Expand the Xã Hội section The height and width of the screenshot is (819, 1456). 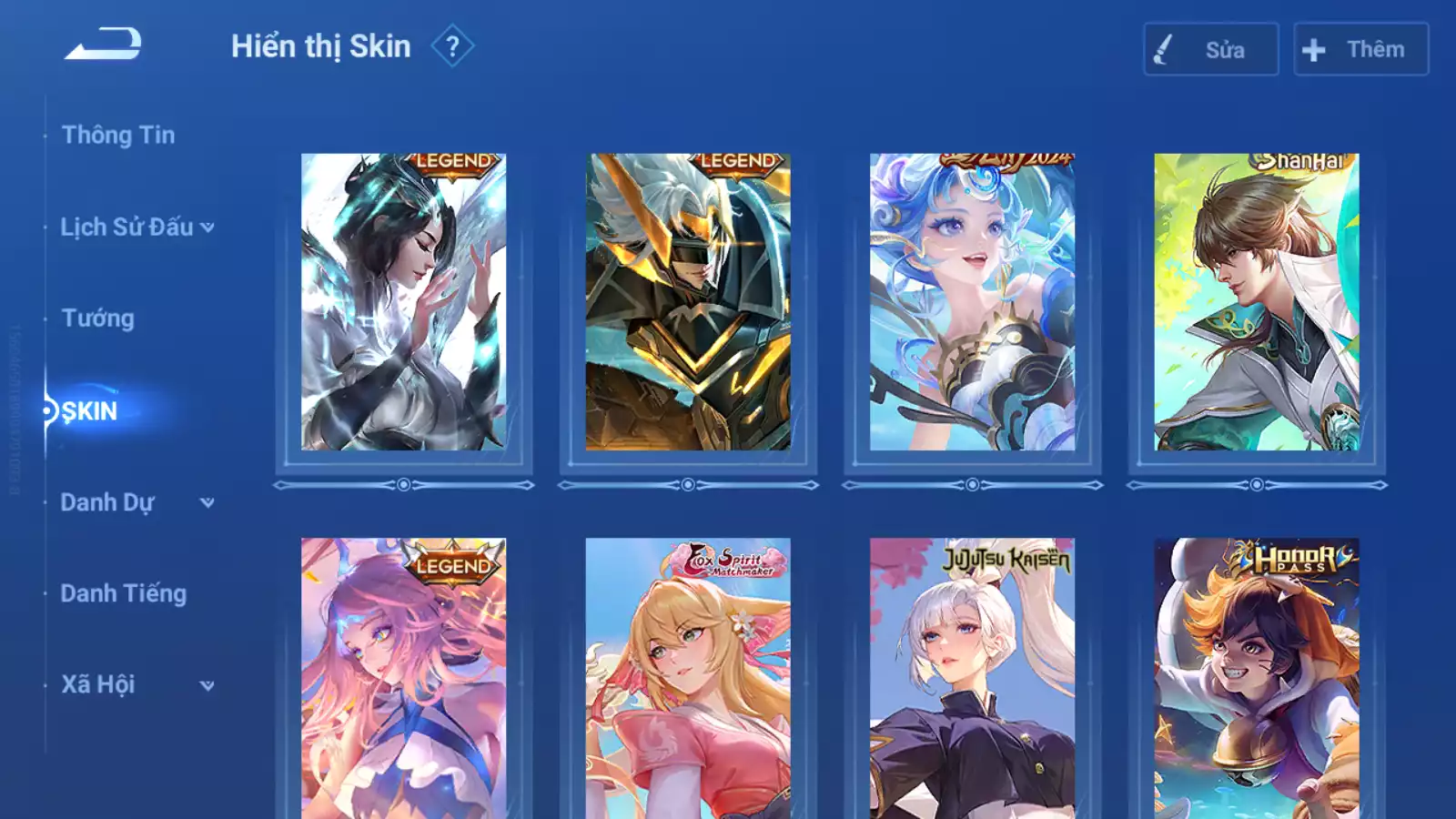[x=136, y=684]
